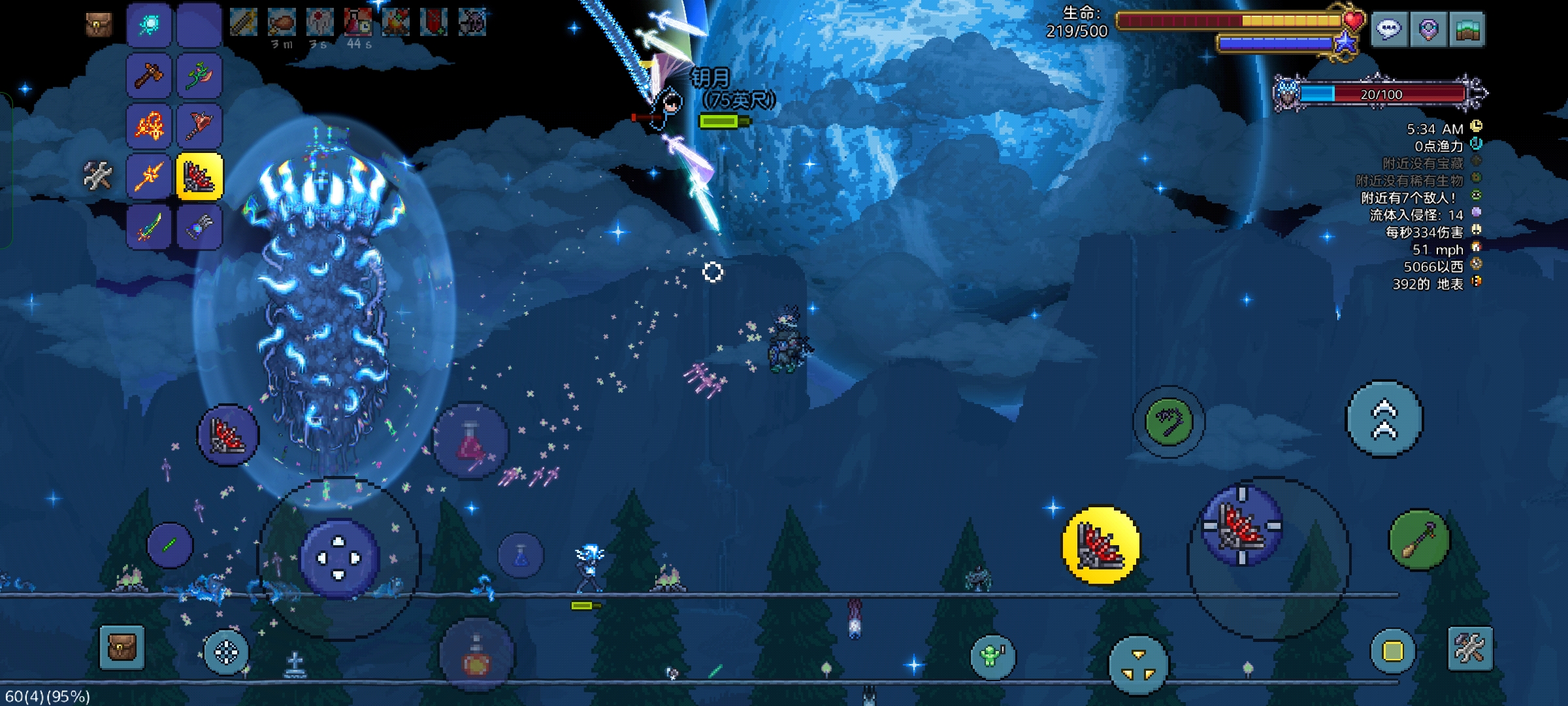Choose the green Terra Blade sword slot
1568x706 pixels.
coord(149,227)
